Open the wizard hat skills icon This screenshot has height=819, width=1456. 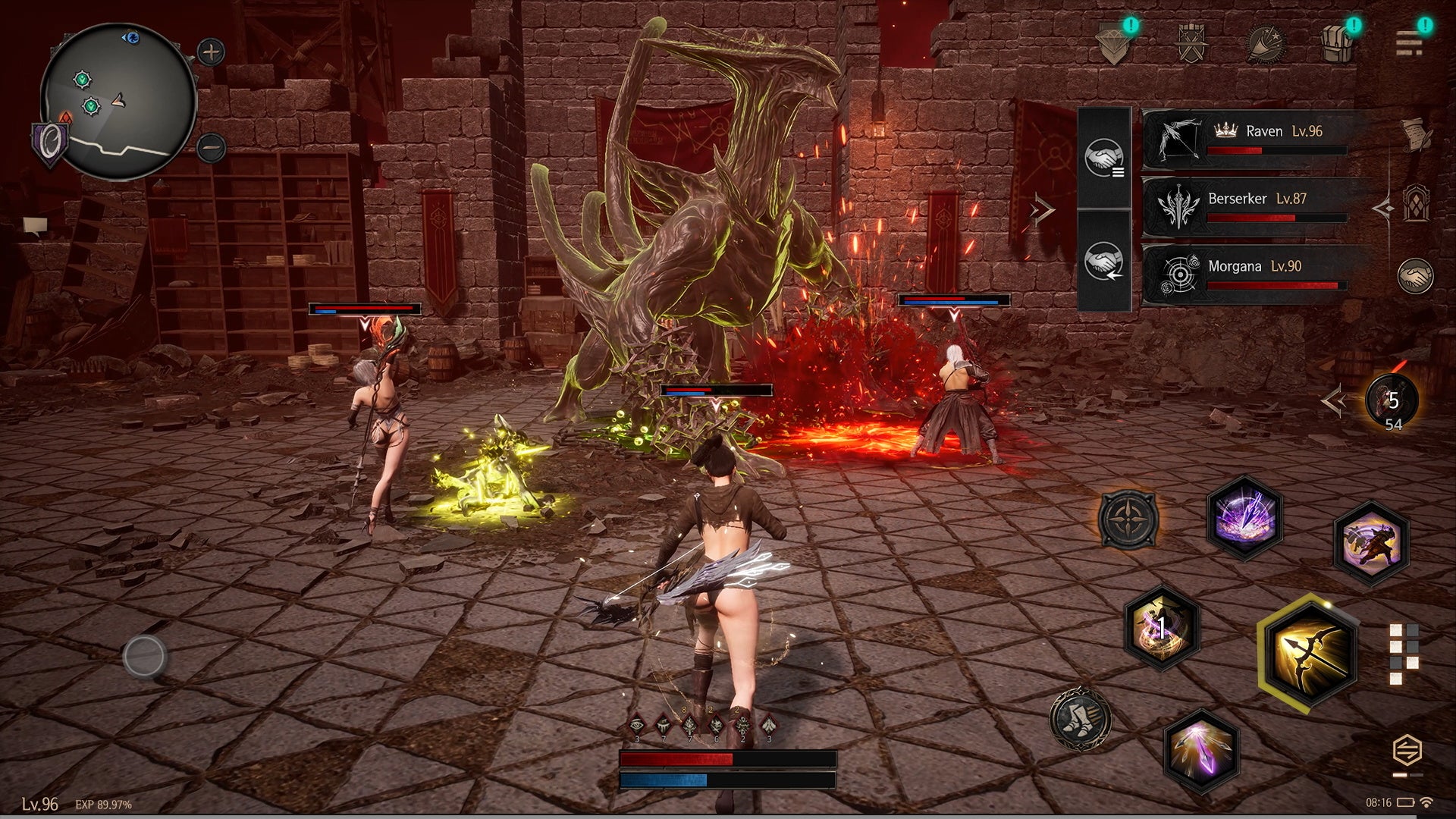[x=1266, y=42]
